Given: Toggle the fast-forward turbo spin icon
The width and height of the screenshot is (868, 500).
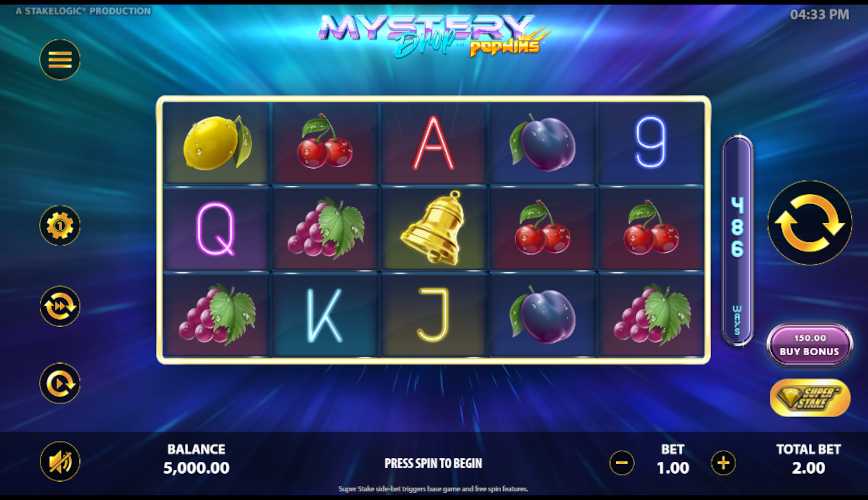Looking at the screenshot, I should [60, 306].
